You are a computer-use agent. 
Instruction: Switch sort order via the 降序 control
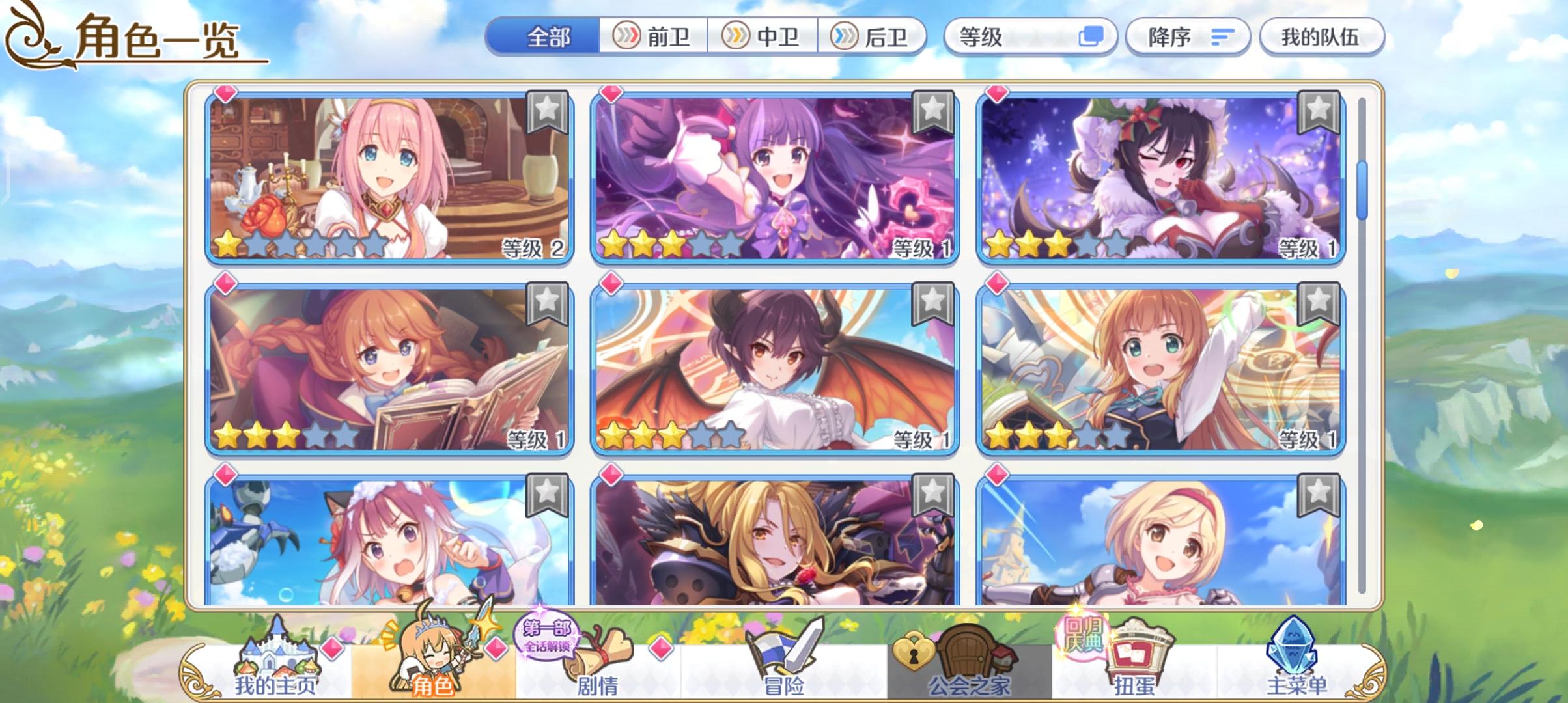(1185, 37)
